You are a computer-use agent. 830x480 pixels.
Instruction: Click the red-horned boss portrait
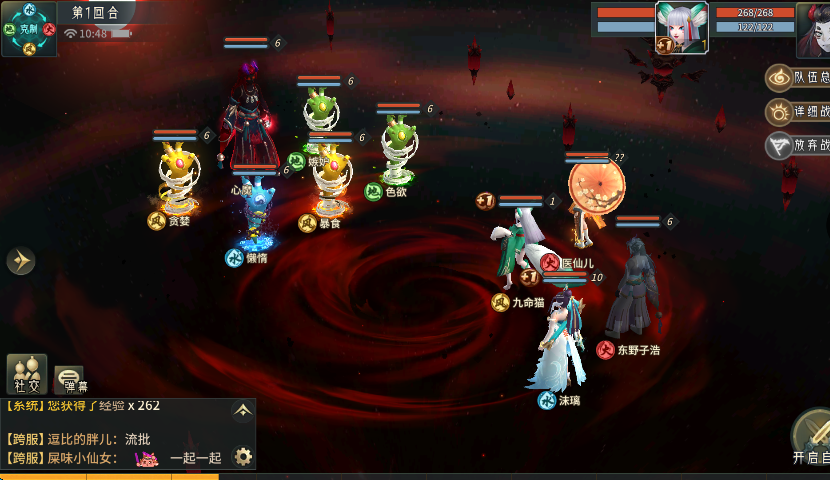pyautogui.click(x=816, y=30)
